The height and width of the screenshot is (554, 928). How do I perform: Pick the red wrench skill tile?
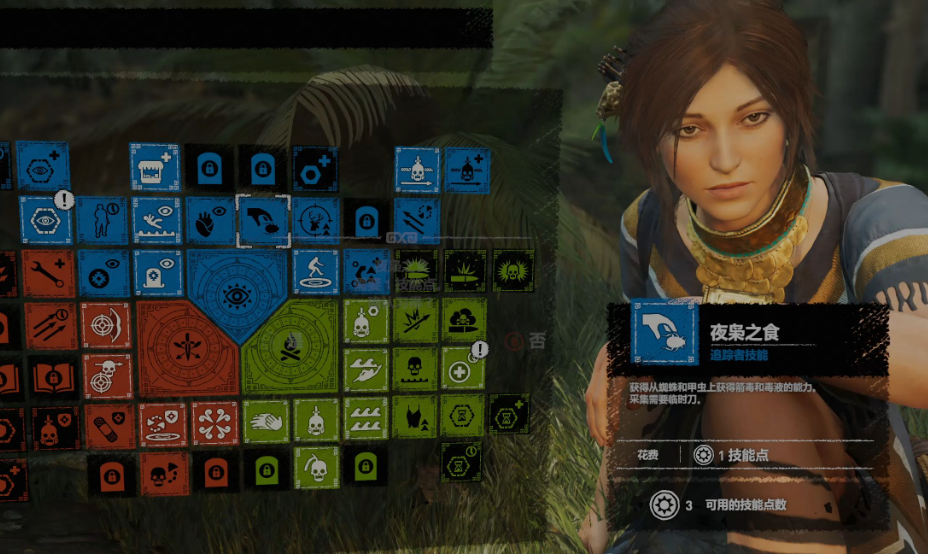click(x=49, y=272)
